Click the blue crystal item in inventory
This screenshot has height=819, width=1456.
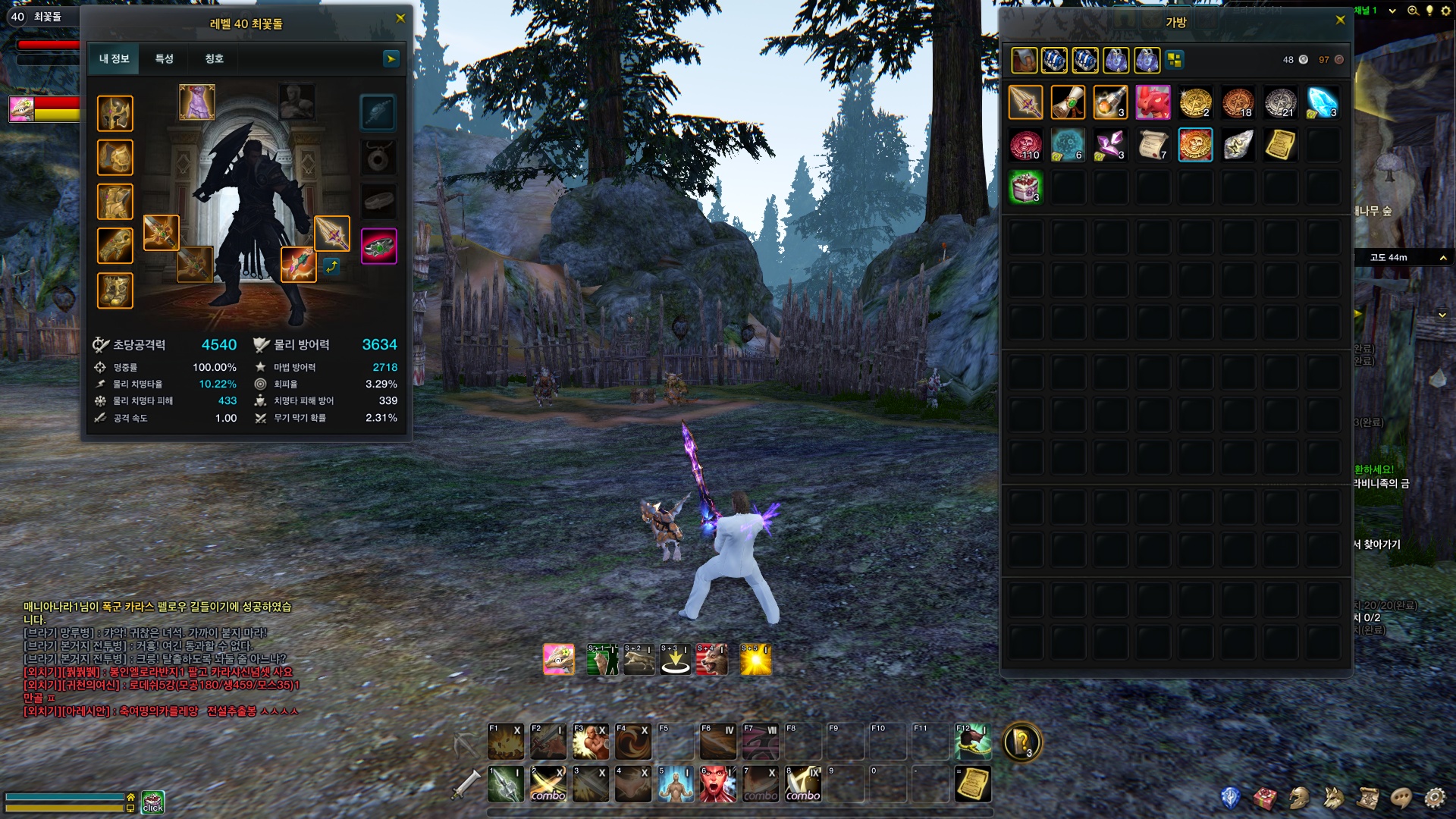point(1322,102)
